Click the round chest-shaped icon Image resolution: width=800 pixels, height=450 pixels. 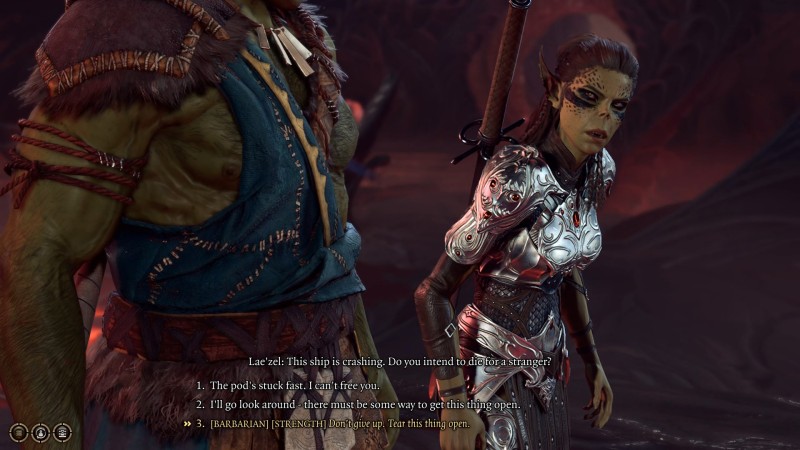[62, 432]
